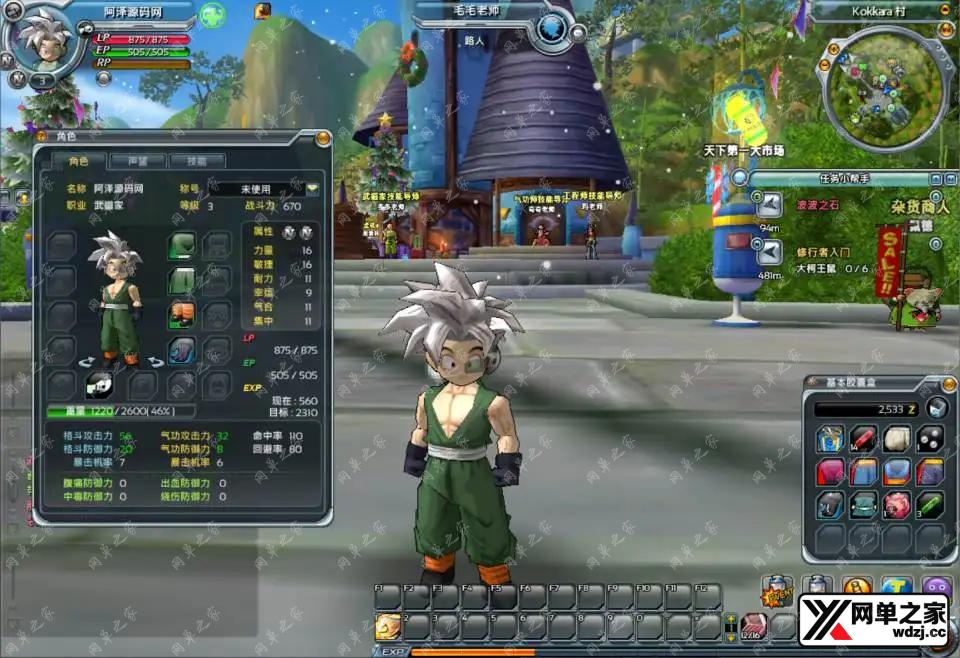The image size is (960, 658).
Task: Select the equipped orange boots slot
Action: [182, 316]
